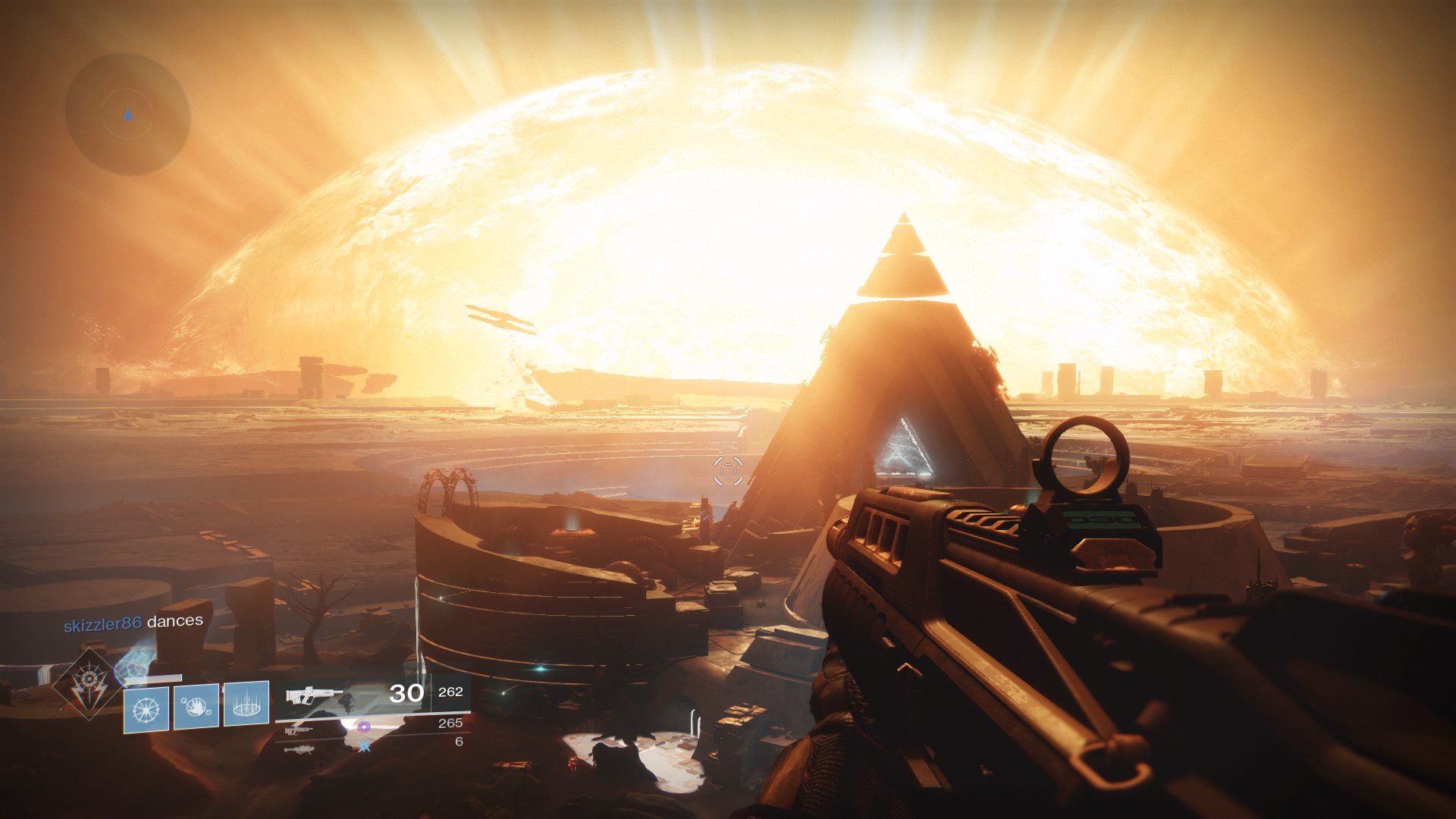Click the reserve ammo number 262
Viewport: 1456px width, 819px height.
click(450, 692)
